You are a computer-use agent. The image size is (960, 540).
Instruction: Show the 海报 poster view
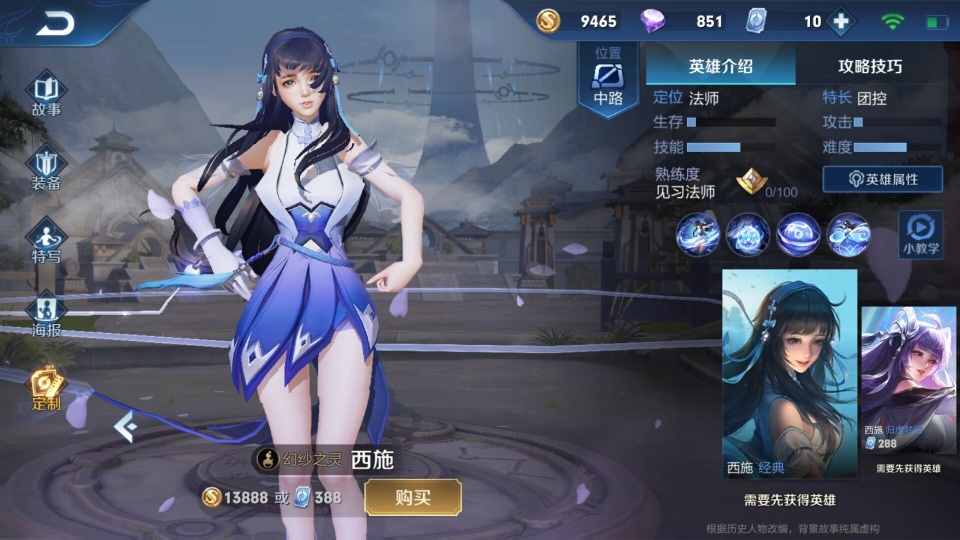(47, 314)
